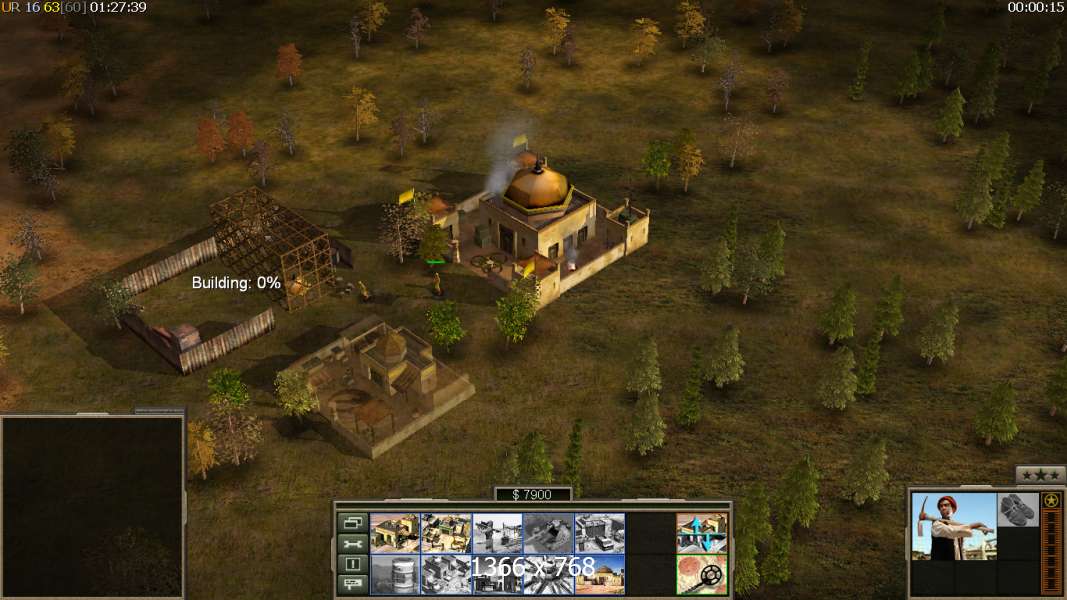Image resolution: width=1067 pixels, height=600 pixels.
Task: Click the worker unit portrait
Action: 954,526
